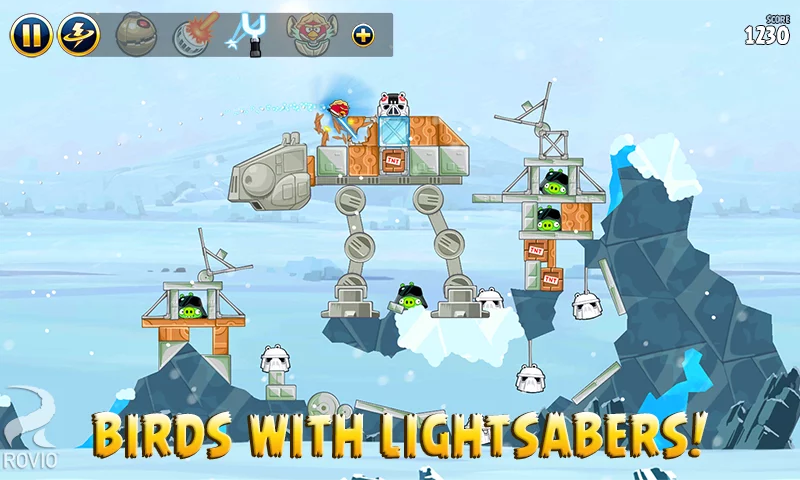Toggle the lightning bolt power-ups button
The width and height of the screenshot is (800, 480).
pos(77,35)
